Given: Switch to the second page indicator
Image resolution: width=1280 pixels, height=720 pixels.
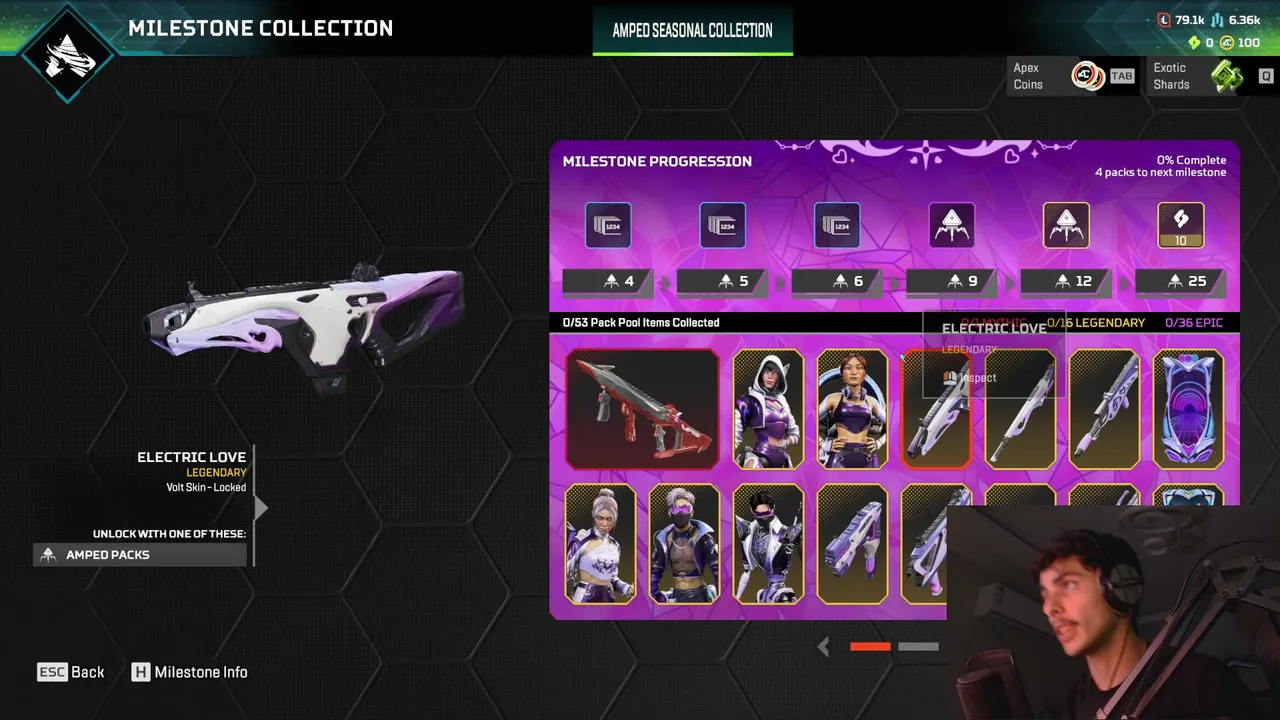Looking at the screenshot, I should point(918,647).
